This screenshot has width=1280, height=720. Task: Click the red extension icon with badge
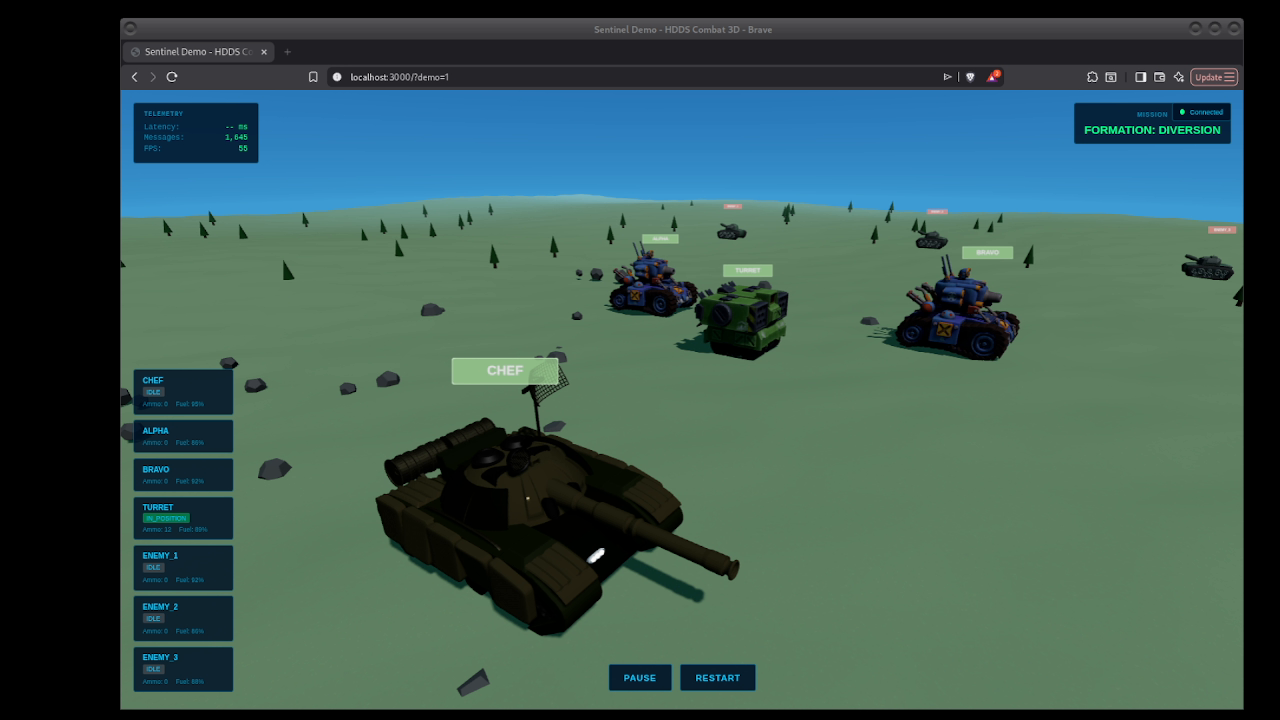(x=993, y=76)
